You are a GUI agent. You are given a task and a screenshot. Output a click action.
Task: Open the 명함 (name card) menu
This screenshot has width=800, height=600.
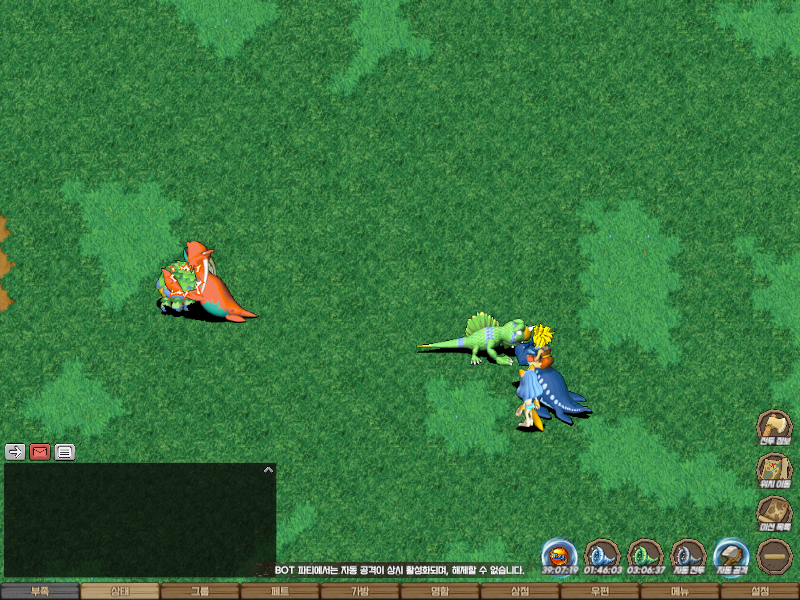coord(440,591)
